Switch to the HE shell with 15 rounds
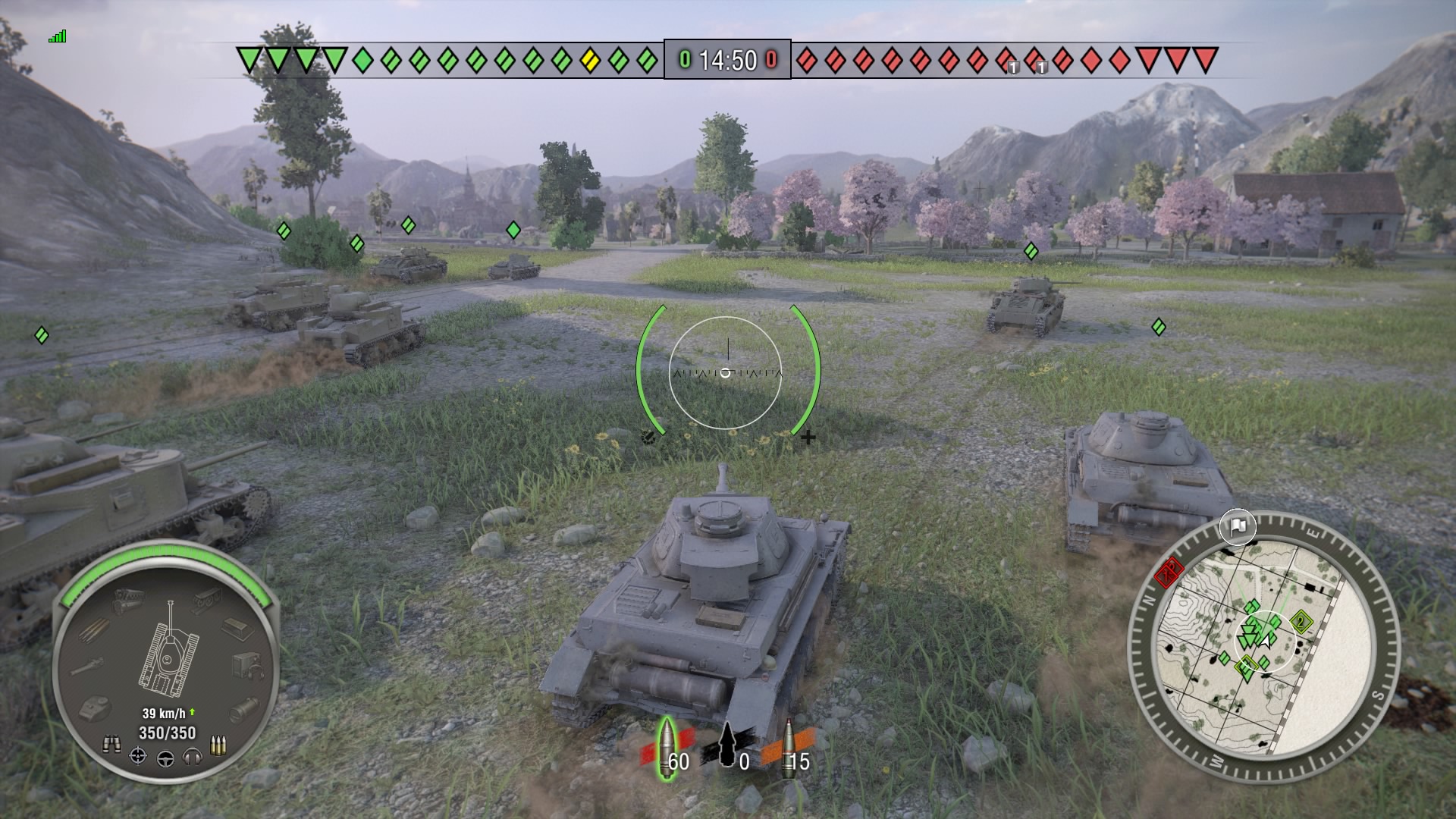The image size is (1456, 819). pyautogui.click(x=789, y=747)
